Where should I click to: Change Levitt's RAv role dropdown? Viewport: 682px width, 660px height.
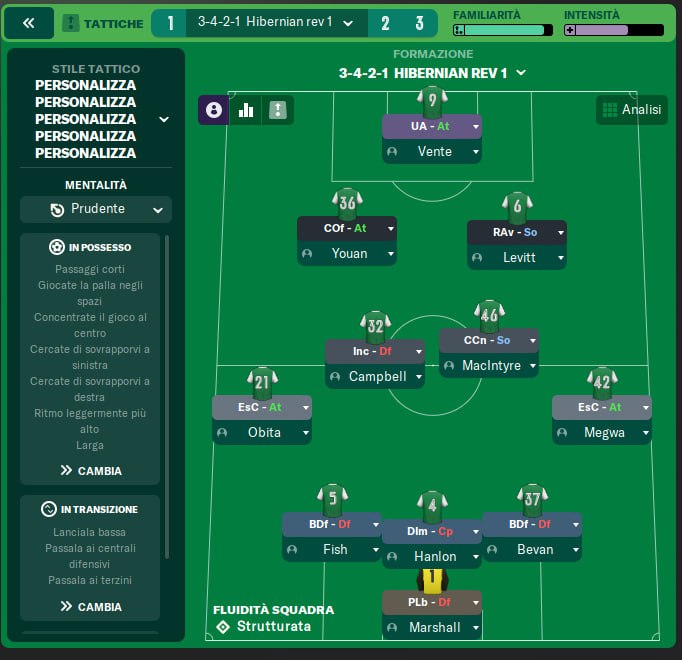pos(561,232)
